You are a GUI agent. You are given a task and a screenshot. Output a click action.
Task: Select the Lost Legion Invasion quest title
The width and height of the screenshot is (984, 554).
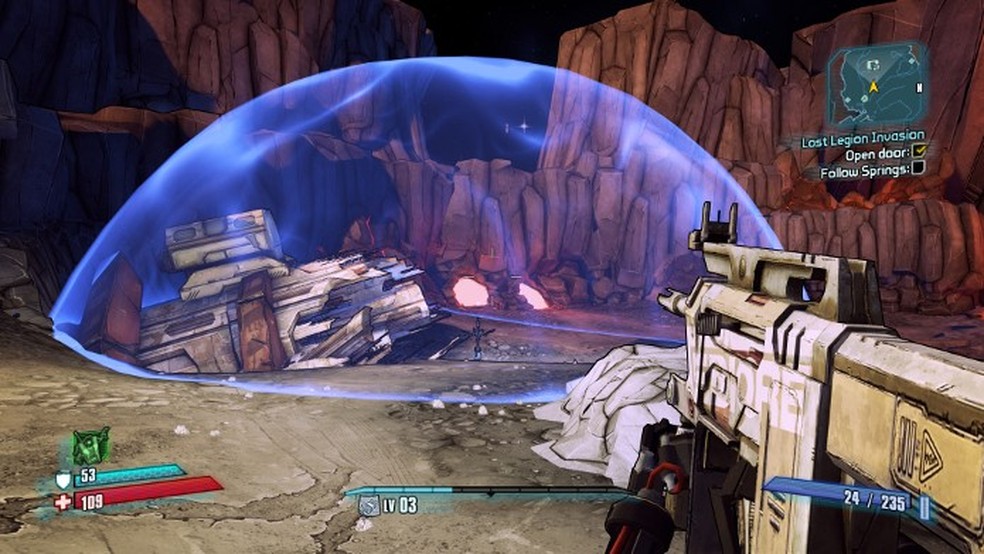pos(863,136)
